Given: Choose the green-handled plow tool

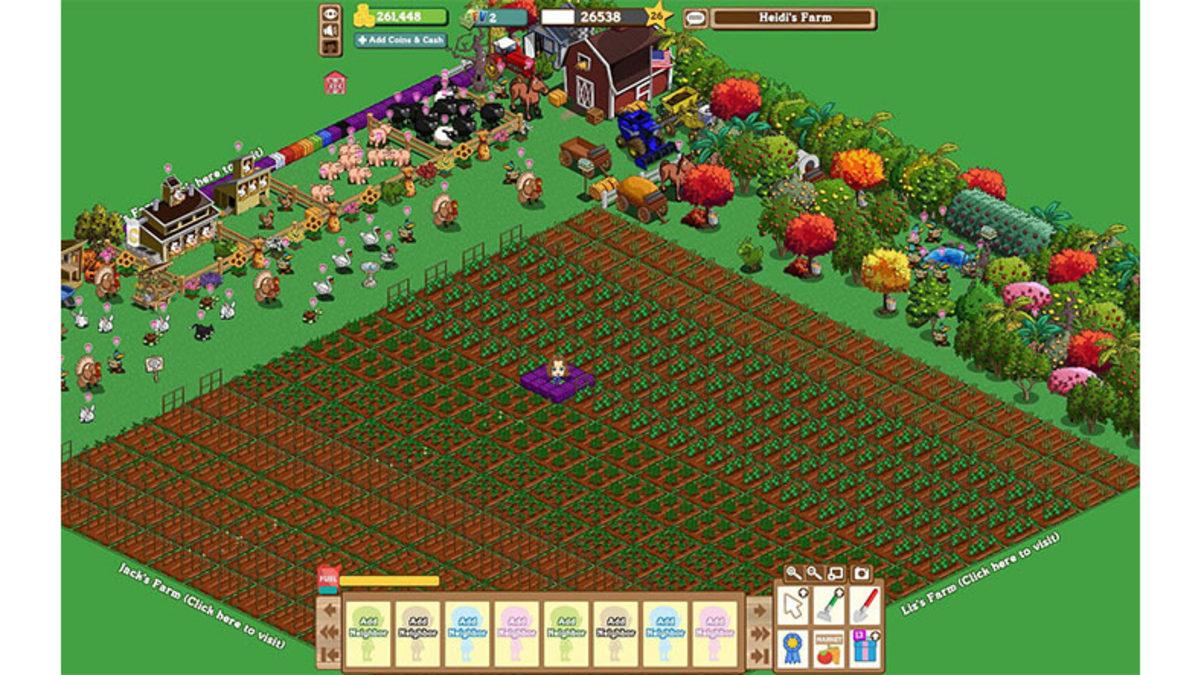Looking at the screenshot, I should coord(829,605).
